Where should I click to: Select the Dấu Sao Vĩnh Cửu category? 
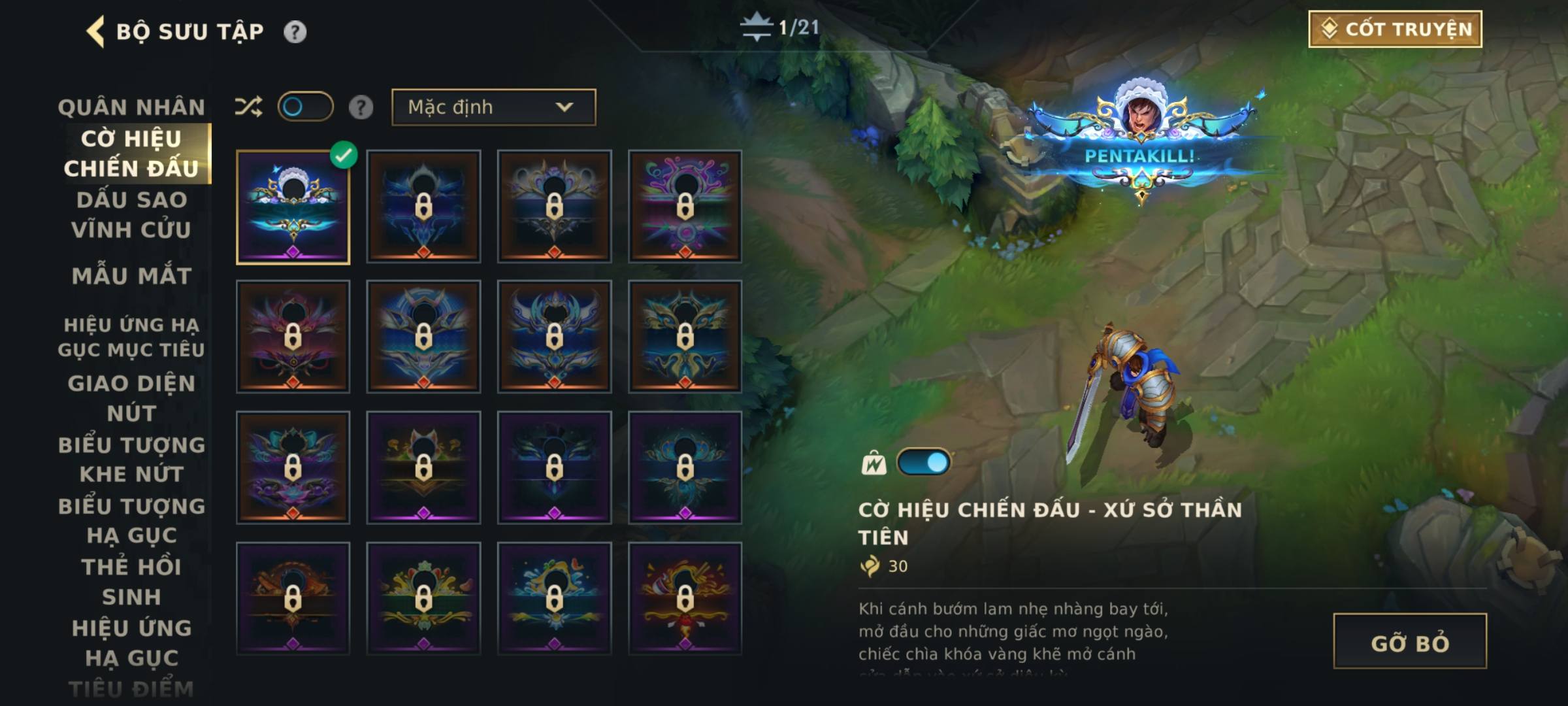(x=131, y=214)
